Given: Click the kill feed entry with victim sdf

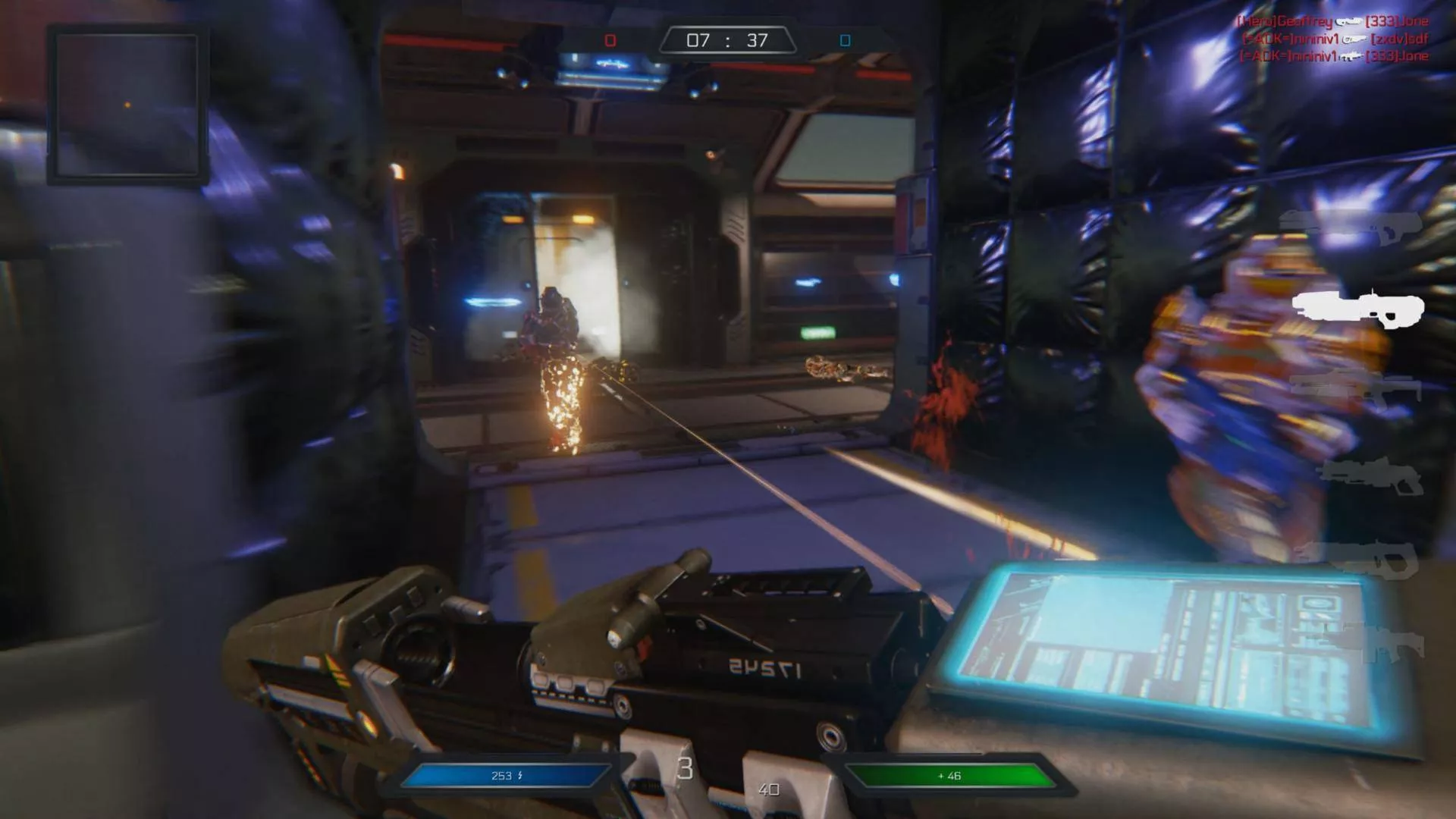Looking at the screenshot, I should 1335,39.
